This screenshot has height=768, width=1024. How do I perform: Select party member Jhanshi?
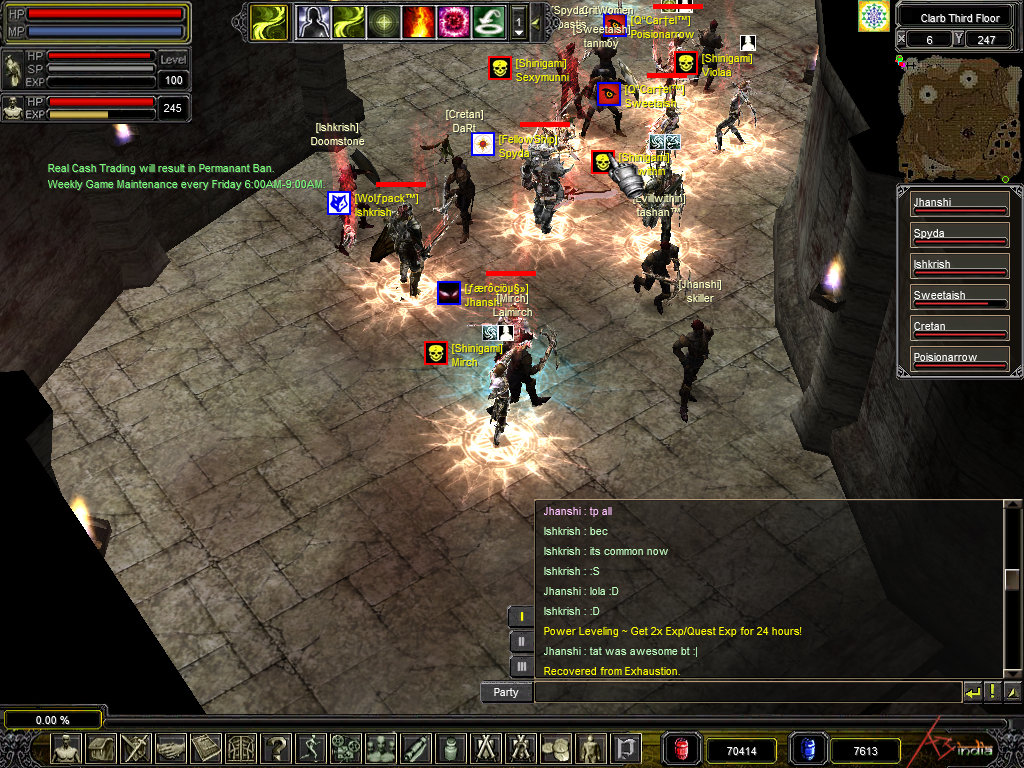coord(958,203)
